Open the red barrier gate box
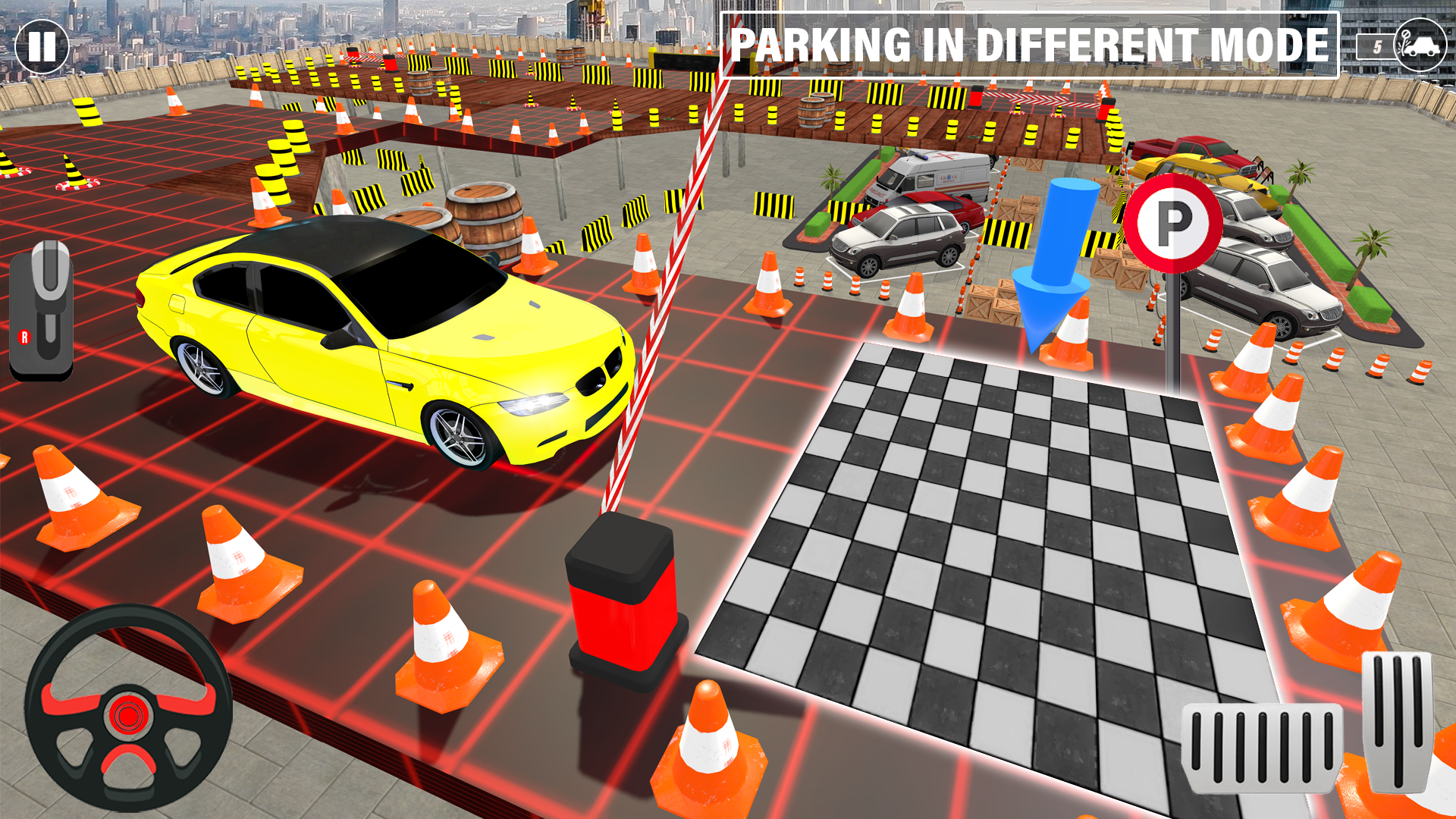This screenshot has height=819, width=1456. [623, 599]
